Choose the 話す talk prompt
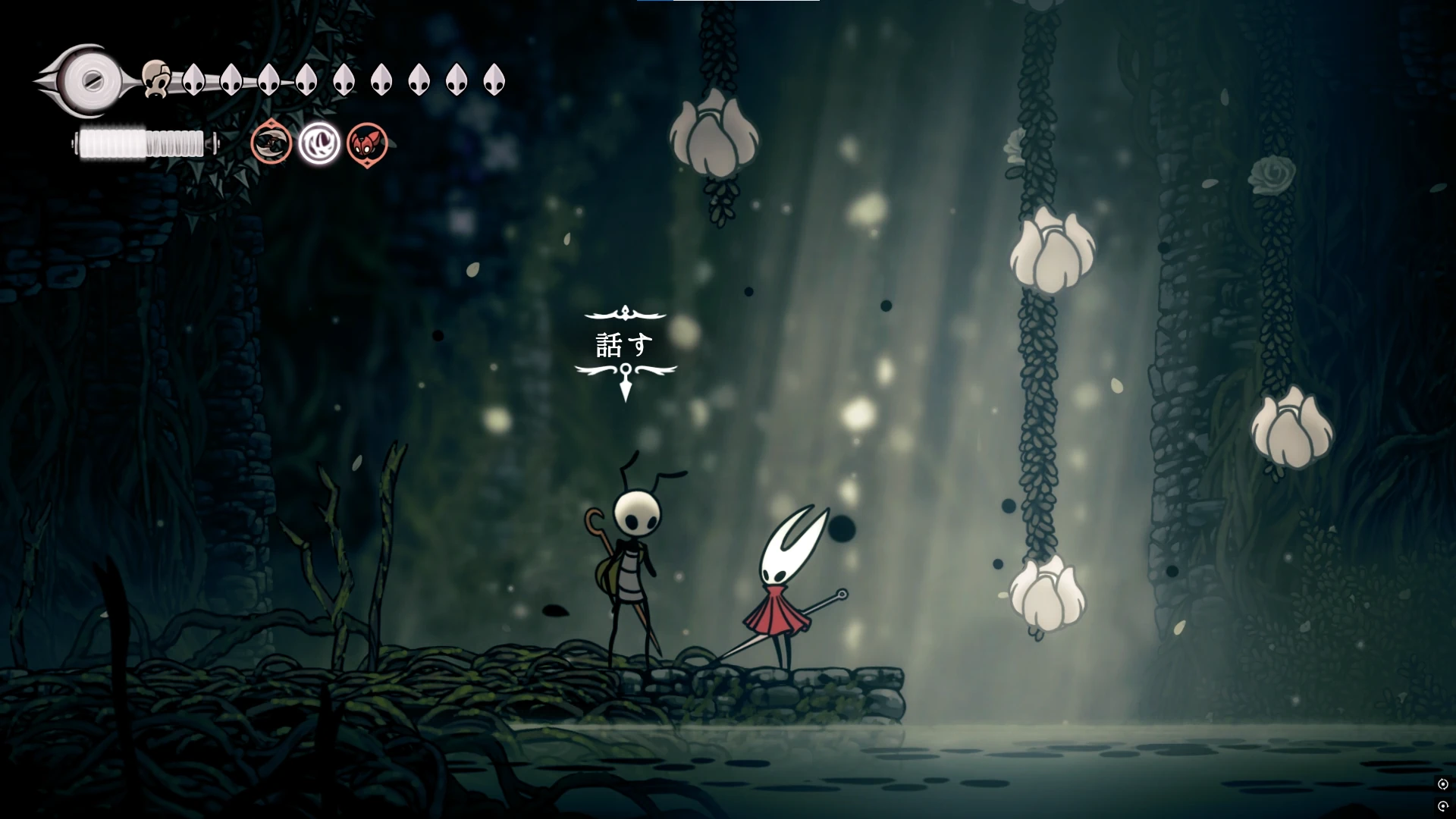The width and height of the screenshot is (1456, 819). [x=625, y=345]
